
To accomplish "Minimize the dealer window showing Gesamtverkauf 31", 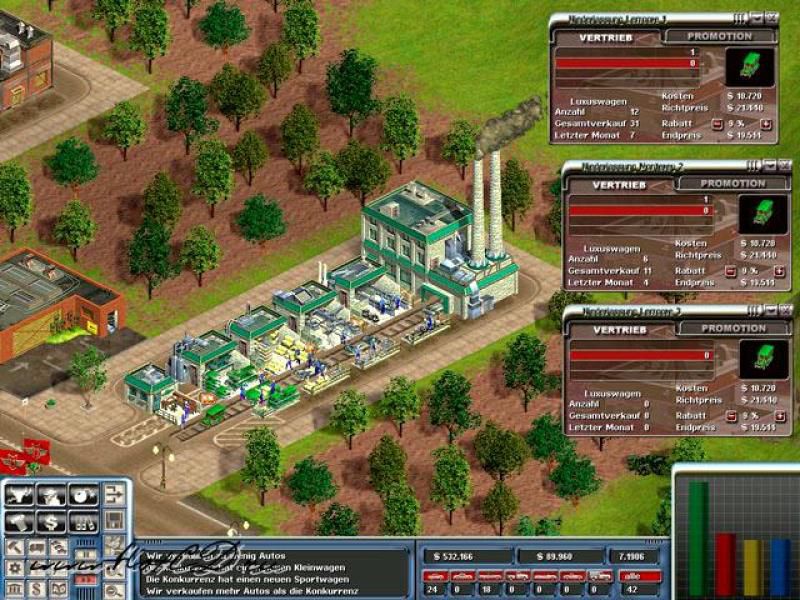I will 755,18.
